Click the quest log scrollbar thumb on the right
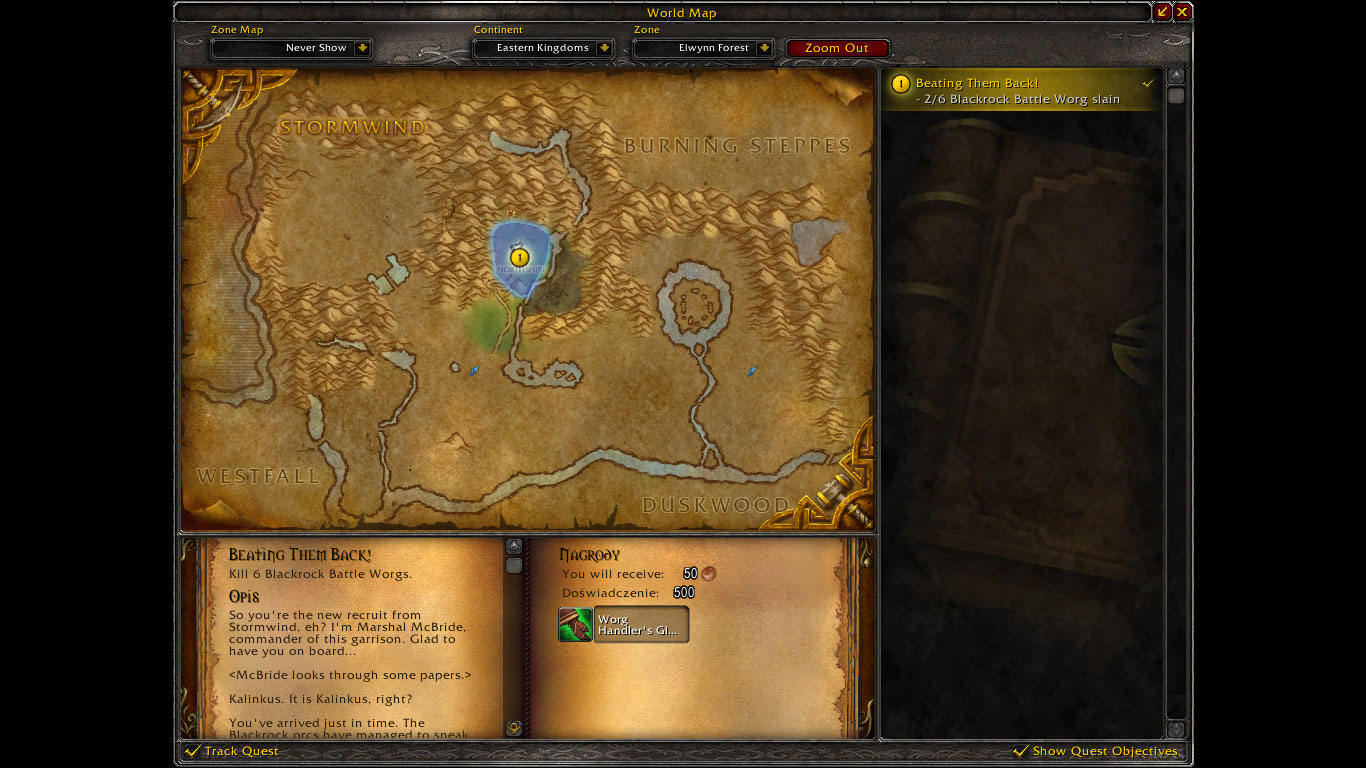Image resolution: width=1366 pixels, height=768 pixels. (1177, 95)
